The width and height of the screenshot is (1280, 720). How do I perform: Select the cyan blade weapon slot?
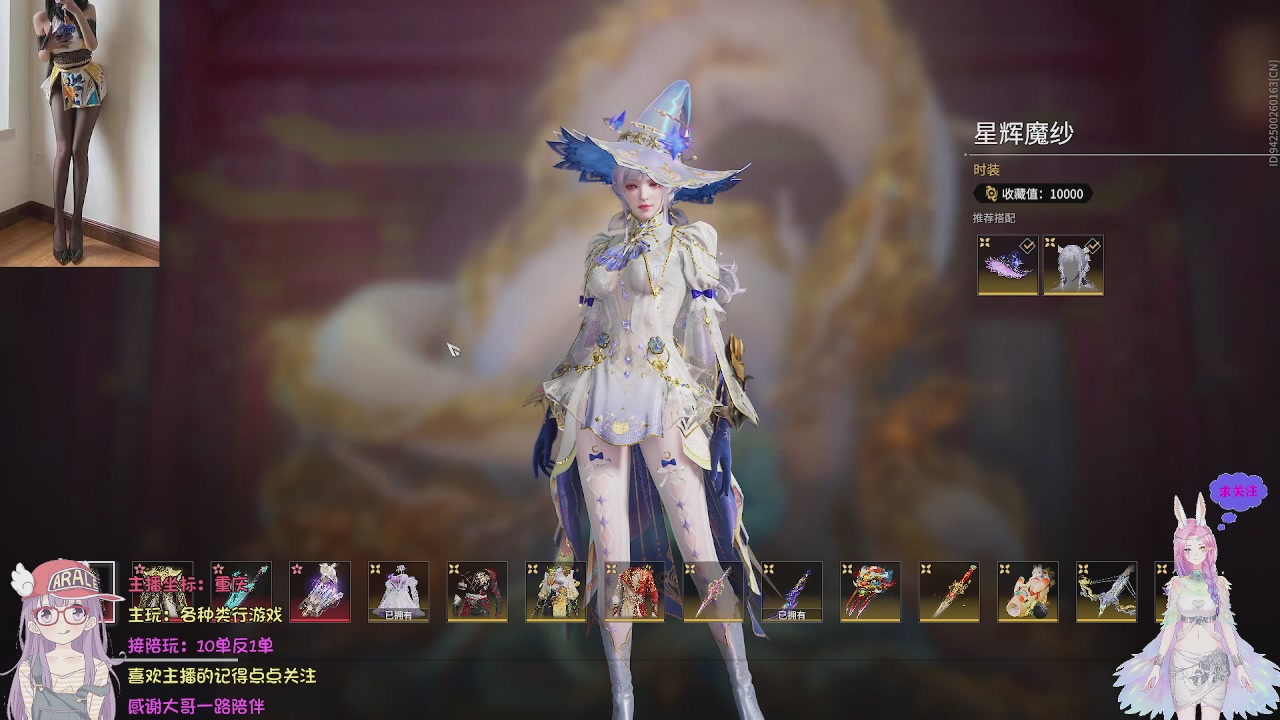point(241,591)
